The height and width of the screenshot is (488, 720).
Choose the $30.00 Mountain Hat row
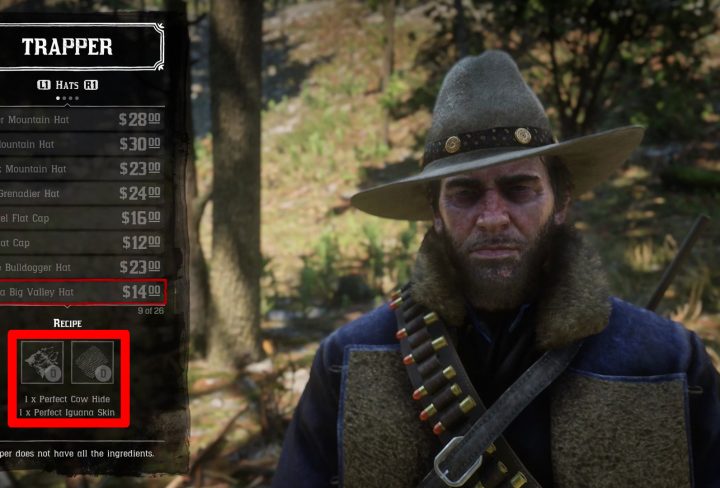coord(82,144)
